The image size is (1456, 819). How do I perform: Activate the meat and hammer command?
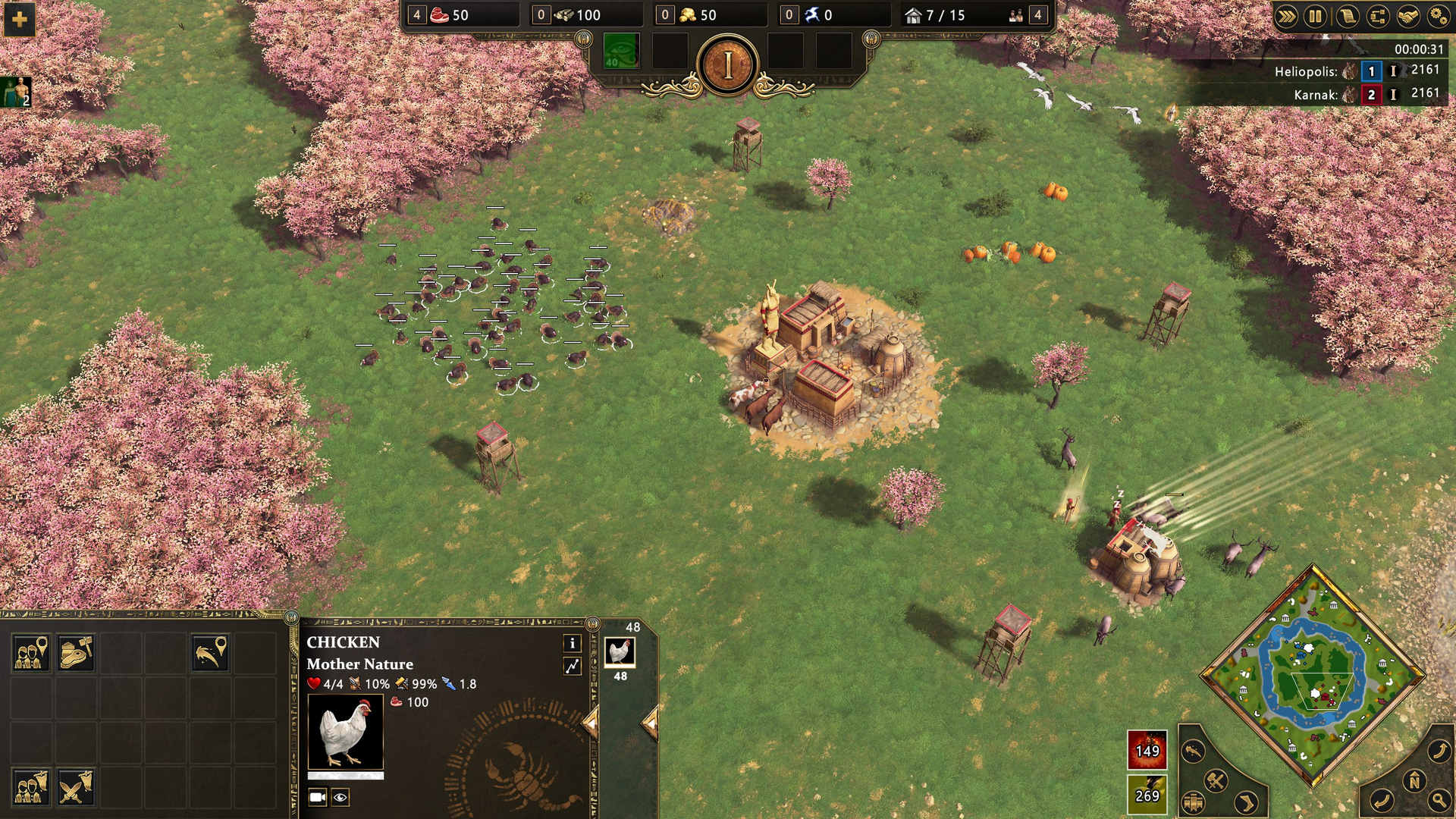[76, 653]
